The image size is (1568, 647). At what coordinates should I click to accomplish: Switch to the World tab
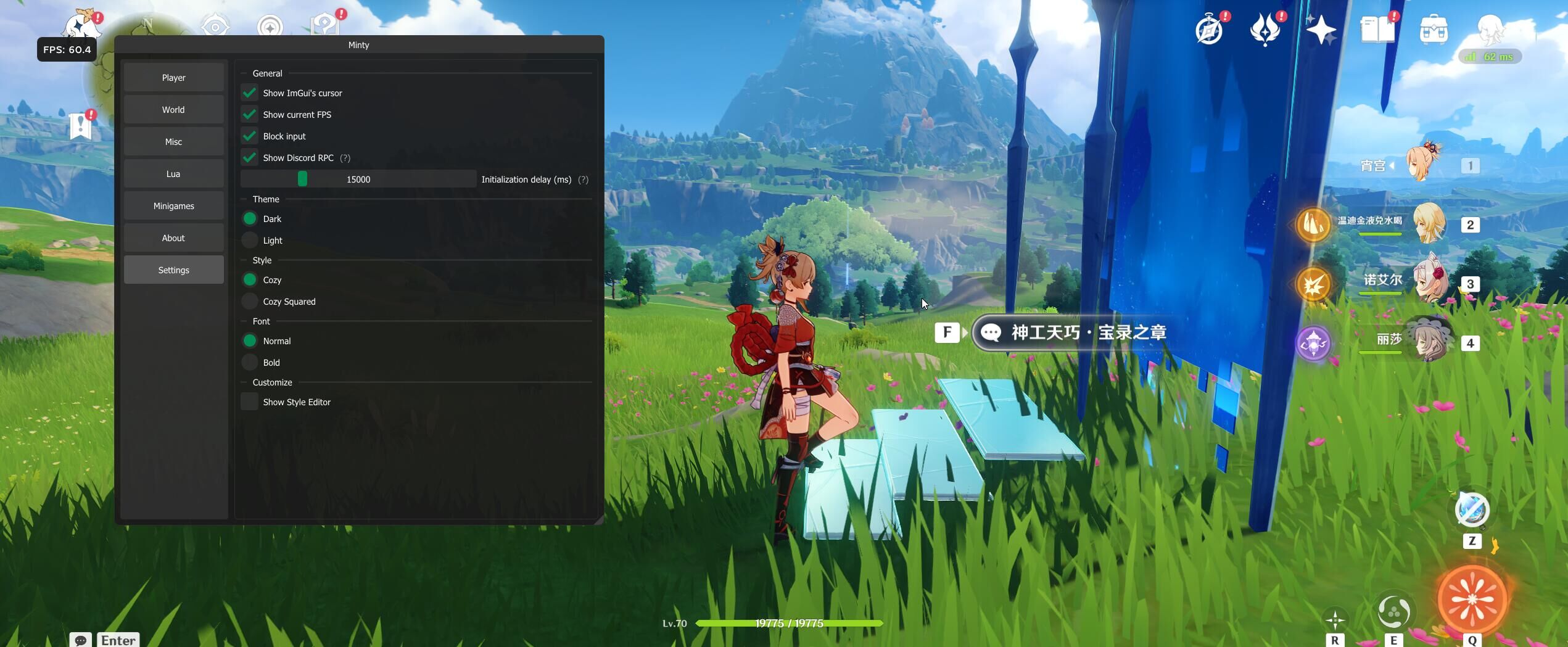click(173, 110)
